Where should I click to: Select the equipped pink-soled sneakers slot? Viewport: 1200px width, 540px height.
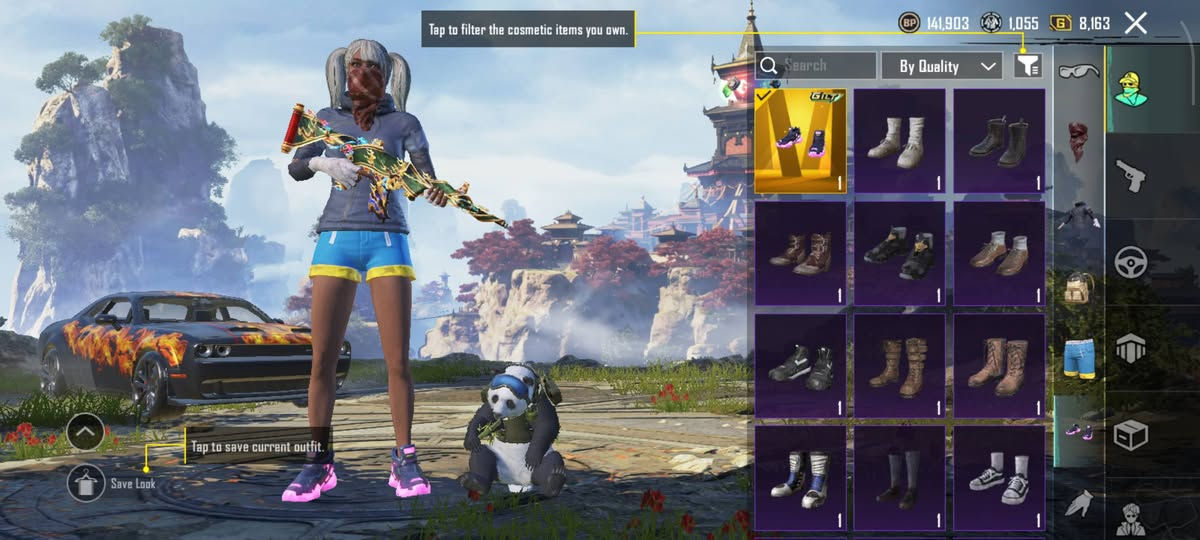coord(800,141)
